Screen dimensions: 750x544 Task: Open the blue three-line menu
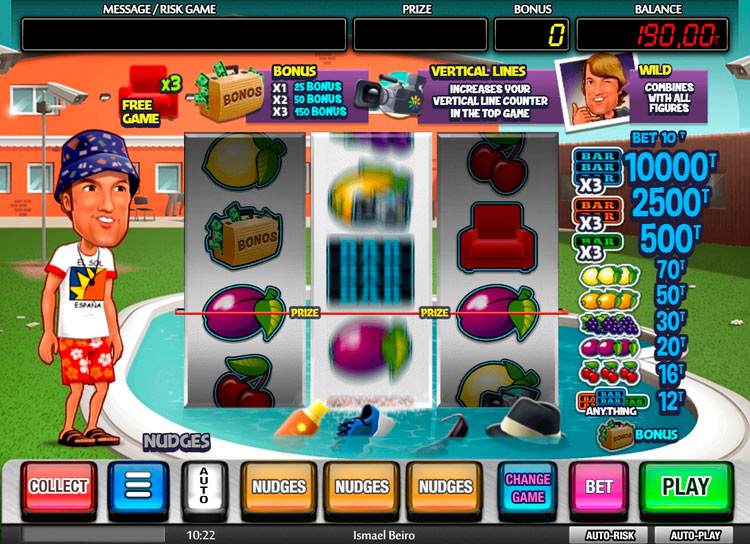(x=139, y=487)
